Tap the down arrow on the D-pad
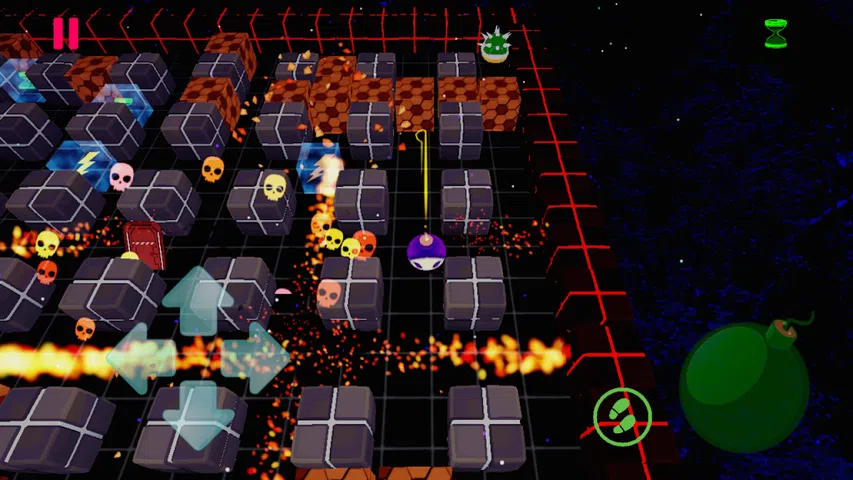853x480 pixels. coord(198,412)
